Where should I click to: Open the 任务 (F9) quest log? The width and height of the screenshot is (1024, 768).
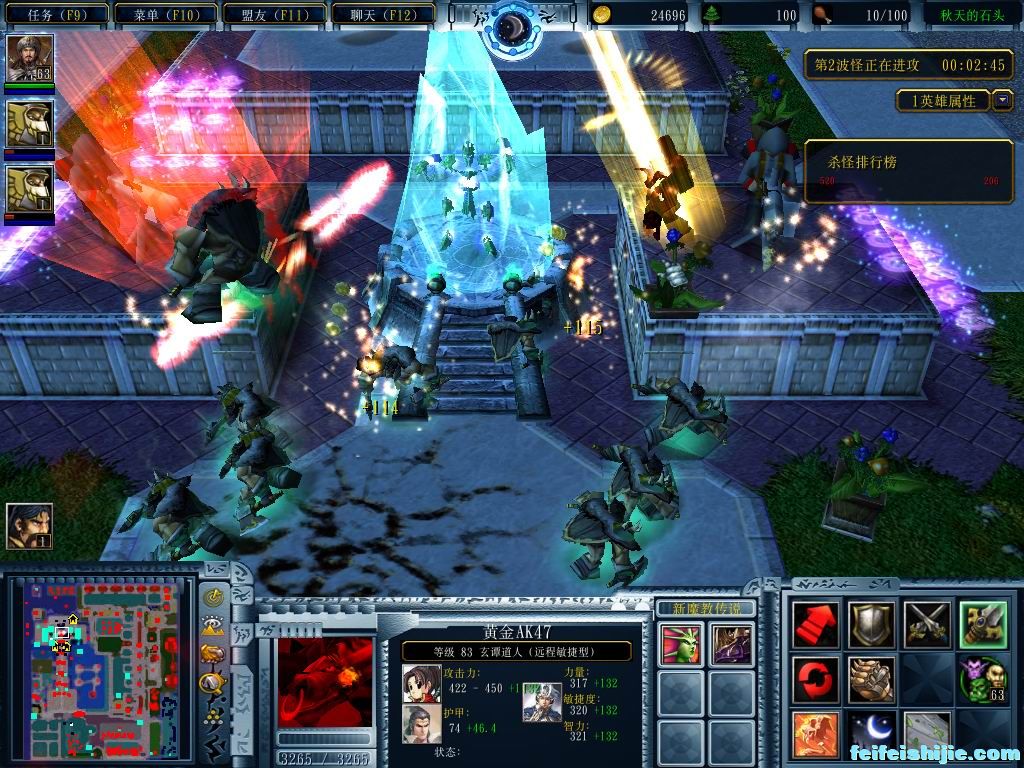55,15
